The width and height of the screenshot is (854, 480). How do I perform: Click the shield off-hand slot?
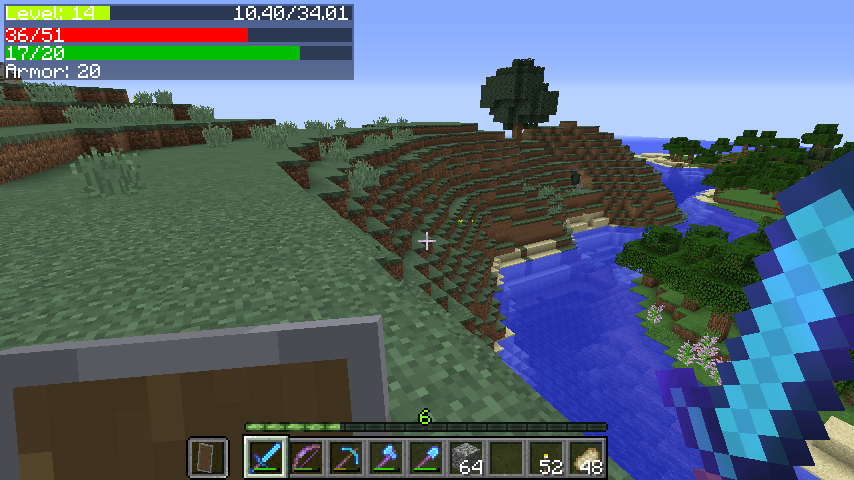pyautogui.click(x=208, y=458)
